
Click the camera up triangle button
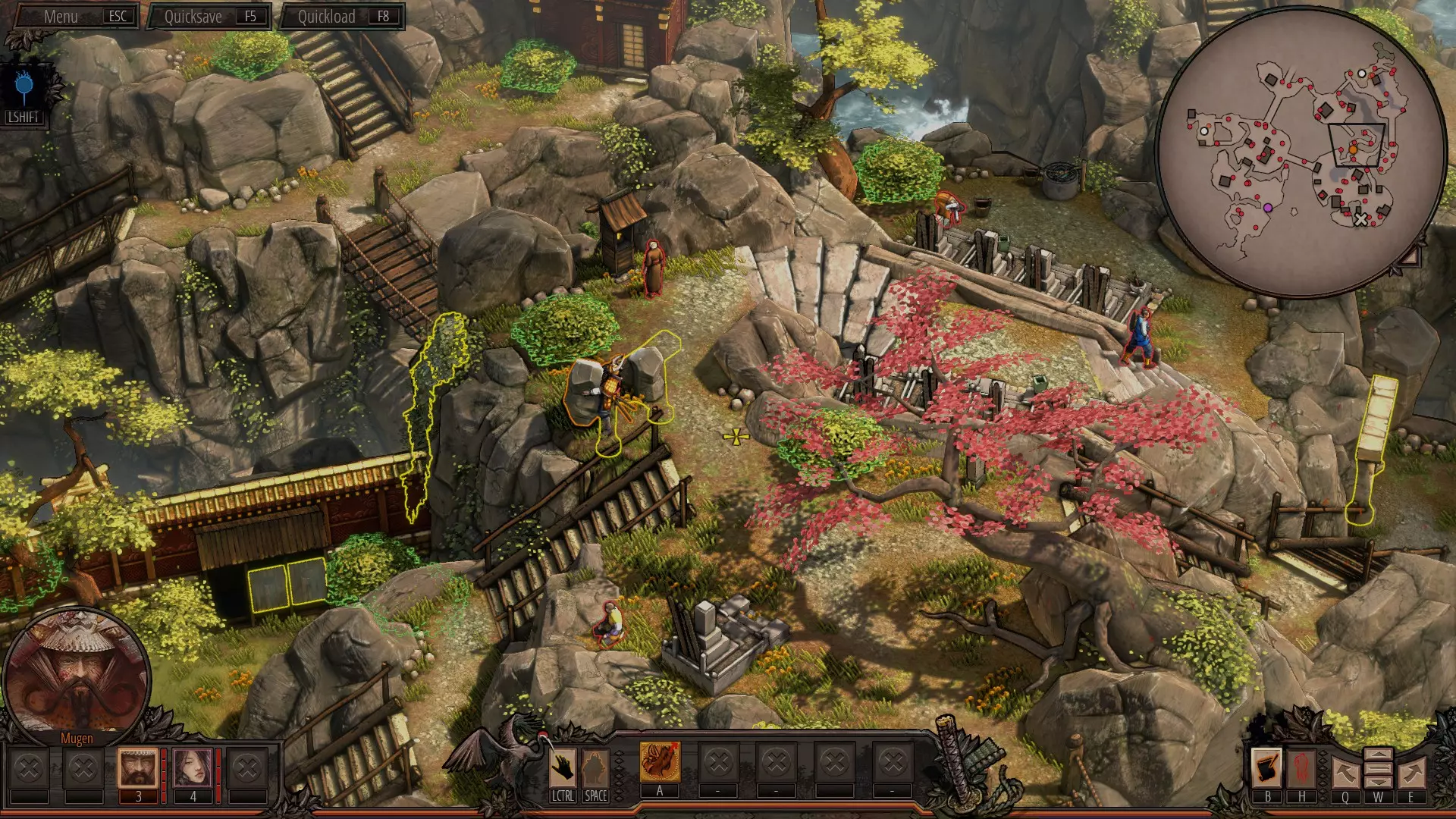(1378, 755)
